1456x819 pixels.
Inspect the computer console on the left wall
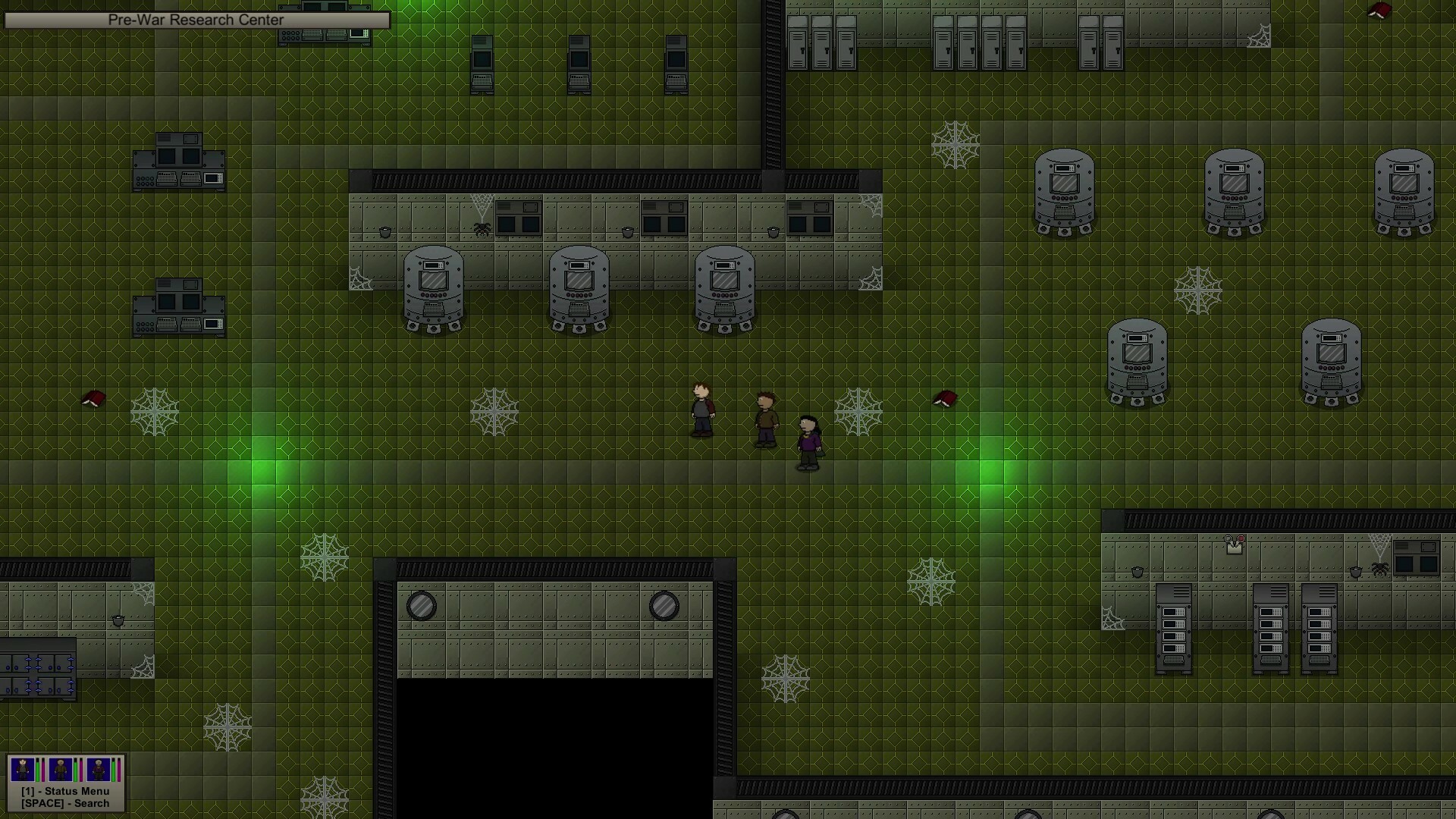pos(179,162)
